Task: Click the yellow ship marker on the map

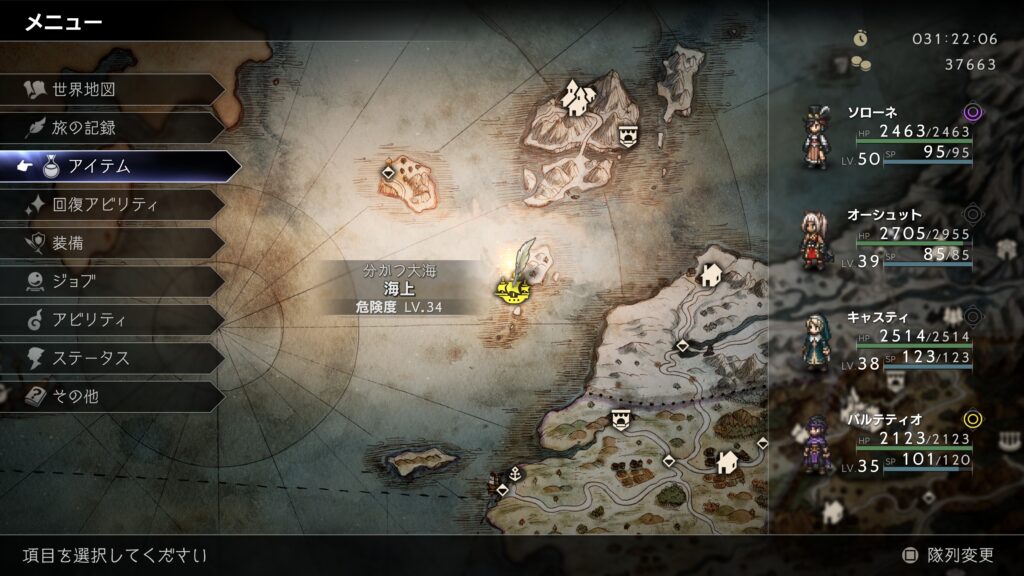Action: pos(513,291)
